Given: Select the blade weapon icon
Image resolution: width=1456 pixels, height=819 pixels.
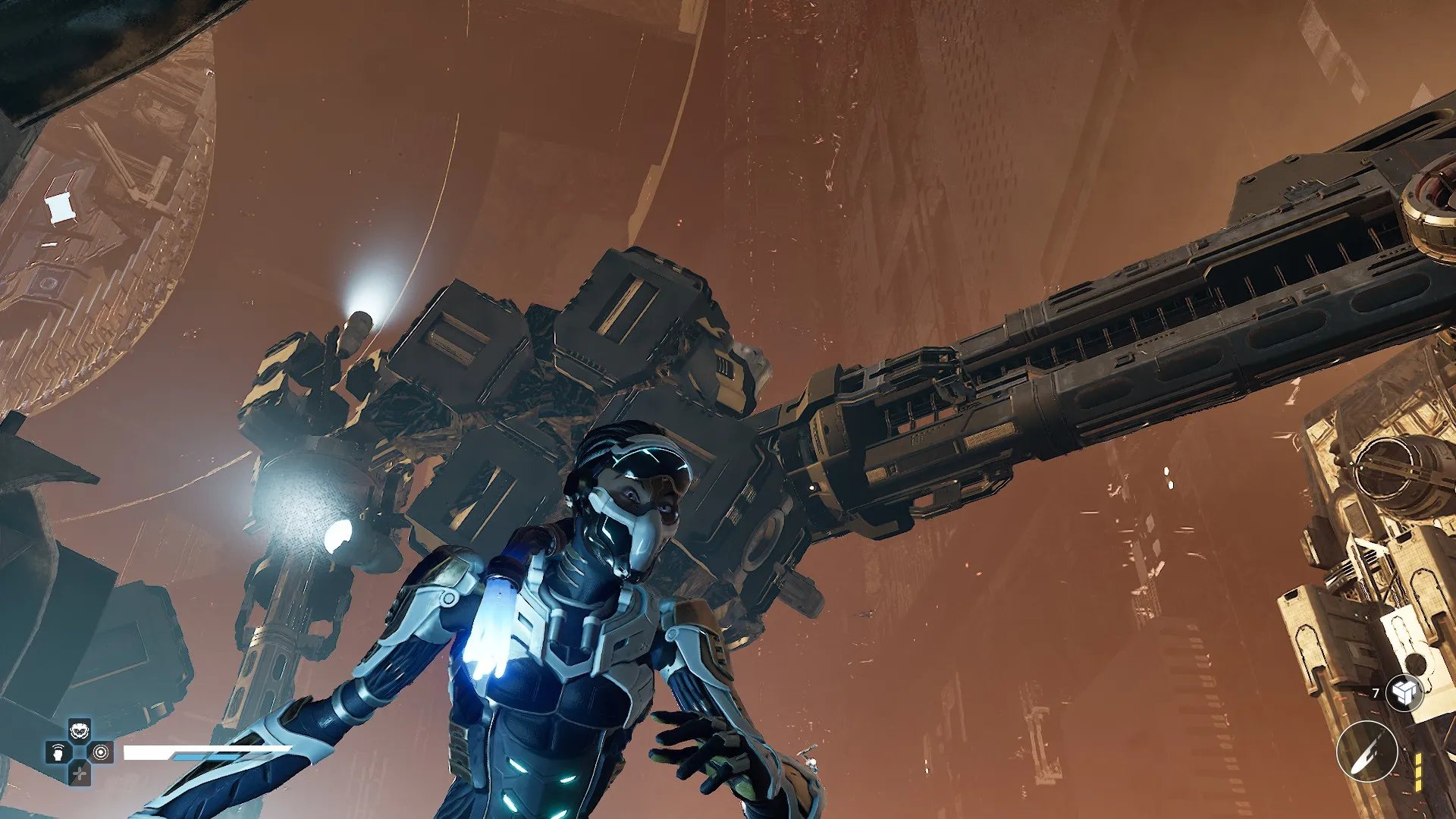Looking at the screenshot, I should tap(1367, 751).
